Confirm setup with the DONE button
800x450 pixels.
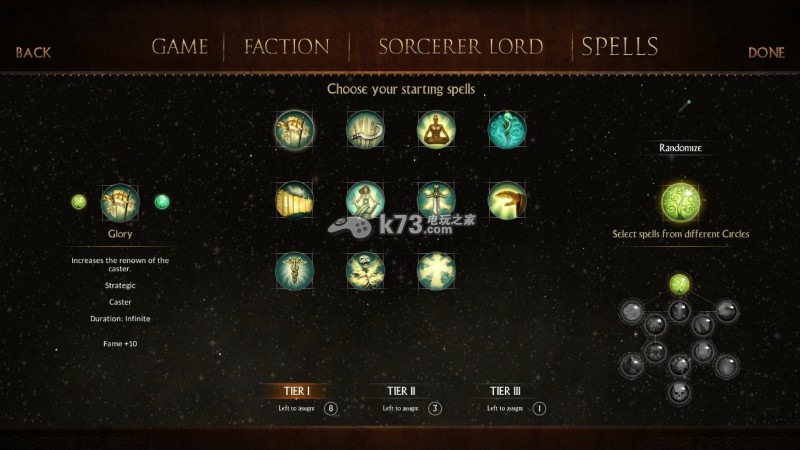click(x=766, y=52)
